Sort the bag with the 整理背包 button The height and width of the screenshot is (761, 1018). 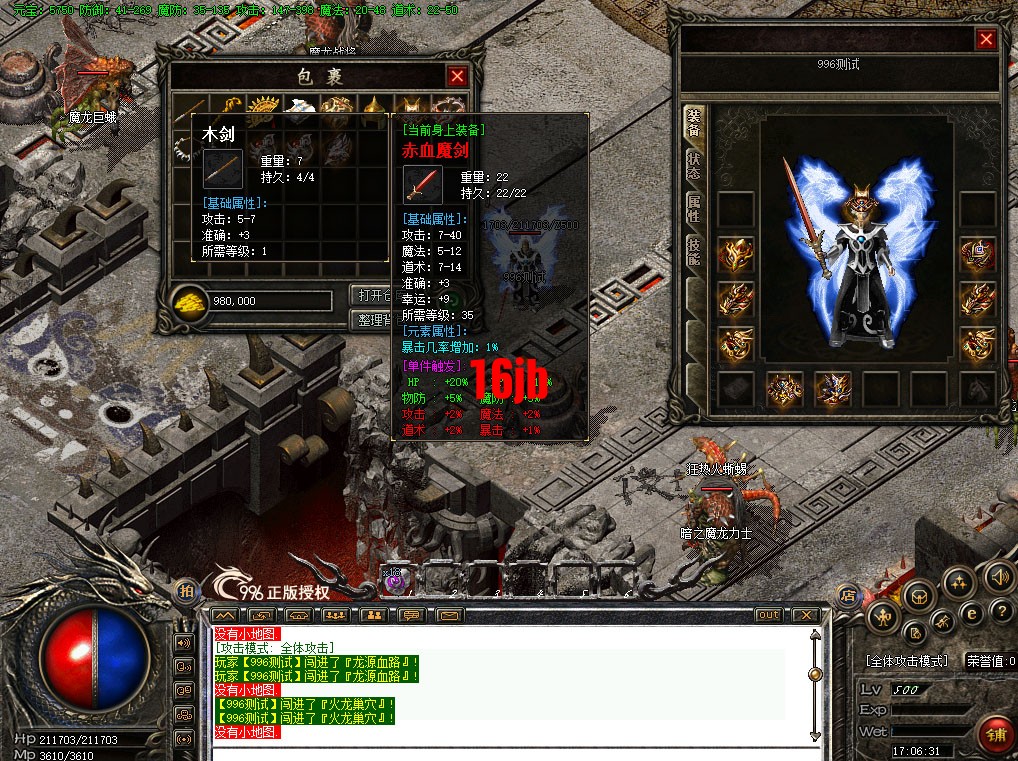(x=371, y=320)
